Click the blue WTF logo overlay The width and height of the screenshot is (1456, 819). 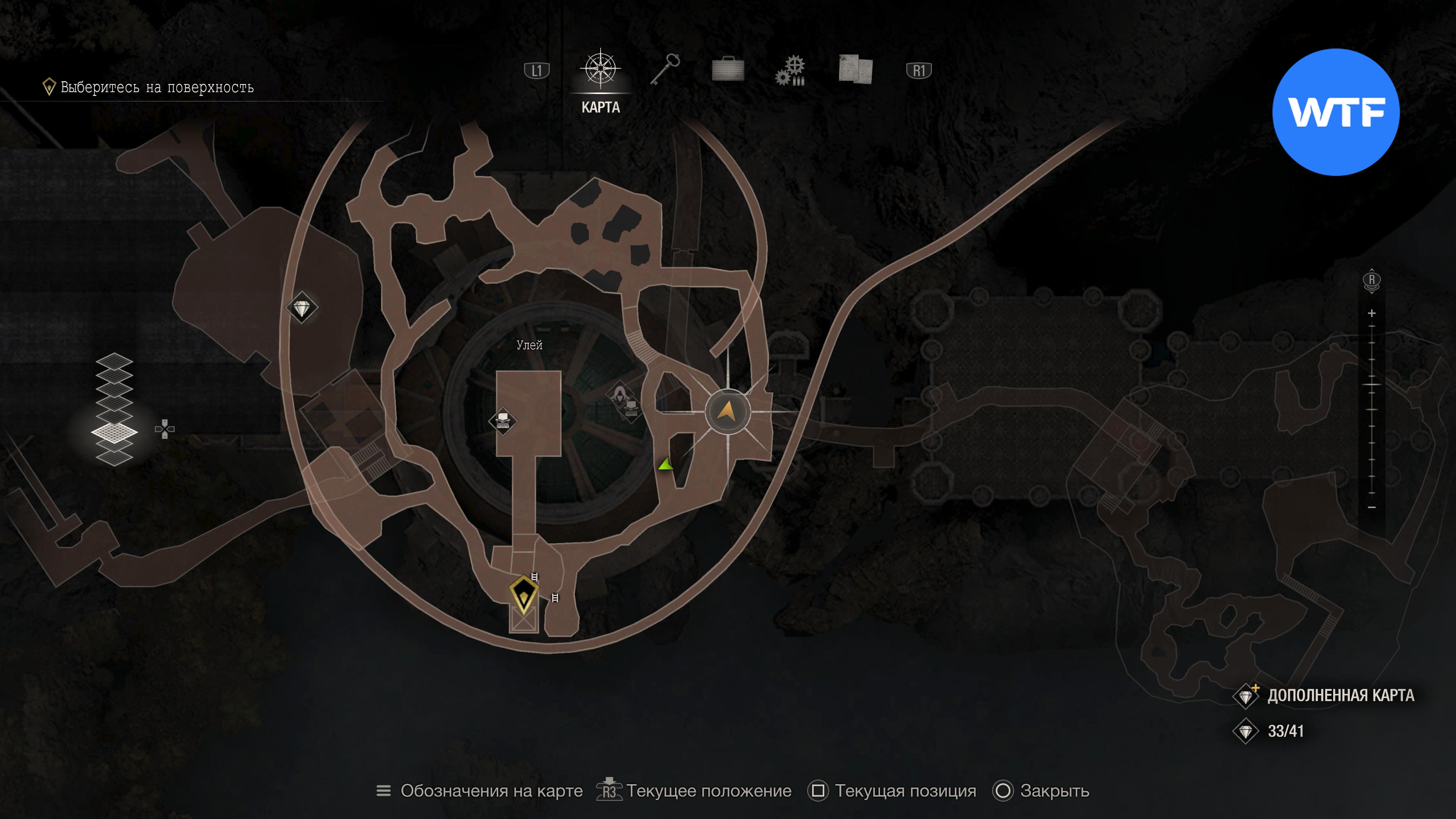1335,112
